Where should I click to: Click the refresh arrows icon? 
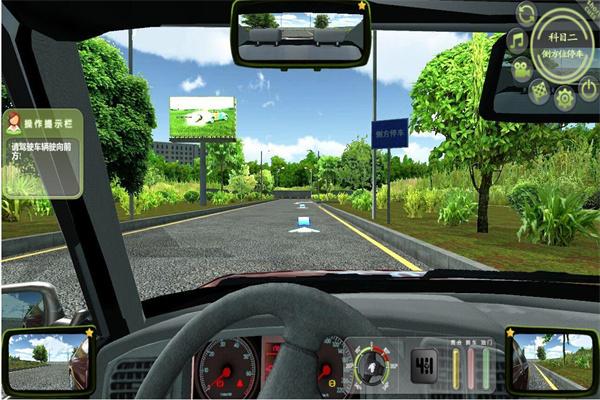[526, 13]
